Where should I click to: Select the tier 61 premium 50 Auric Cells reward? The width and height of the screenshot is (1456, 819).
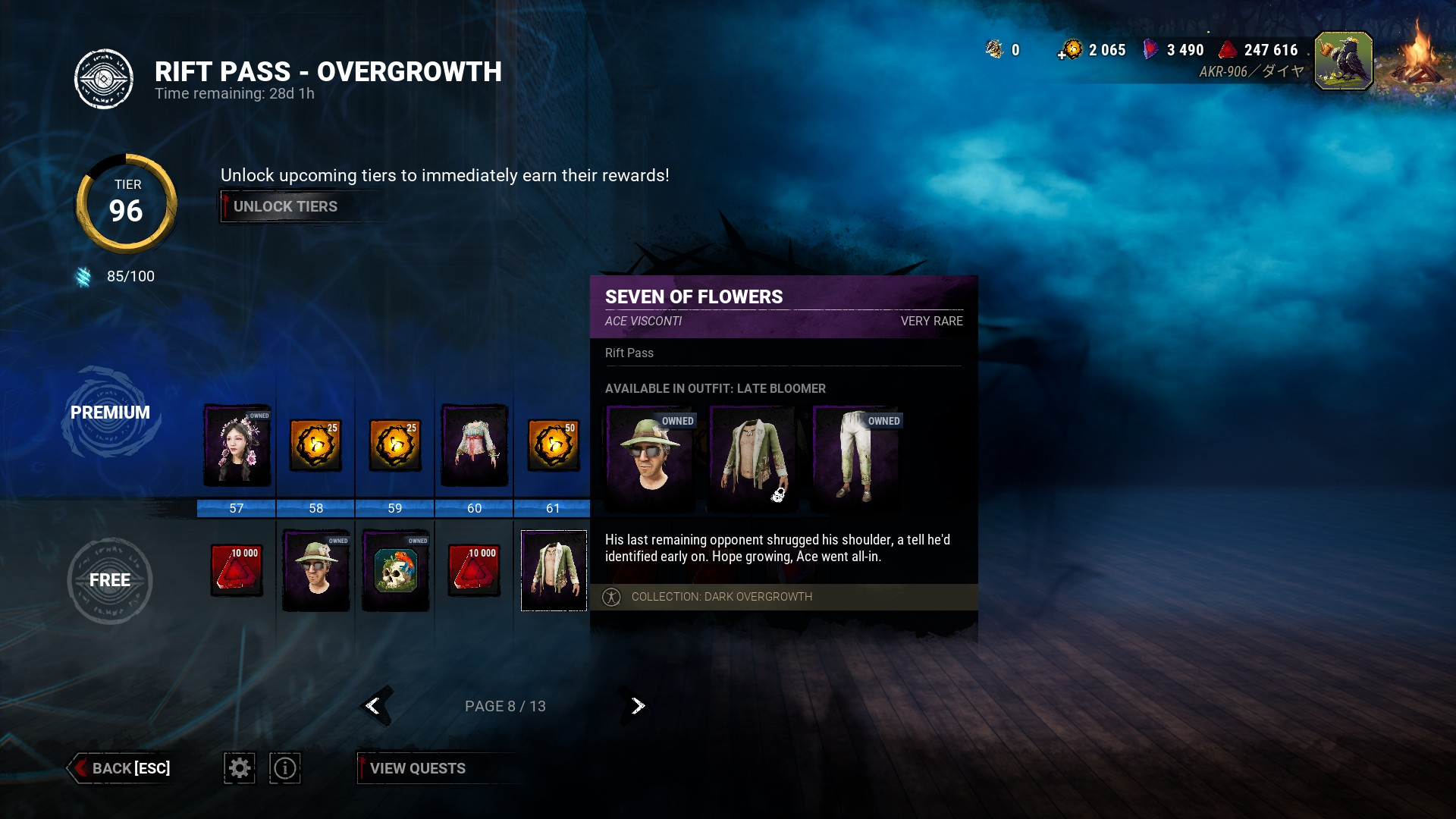554,445
